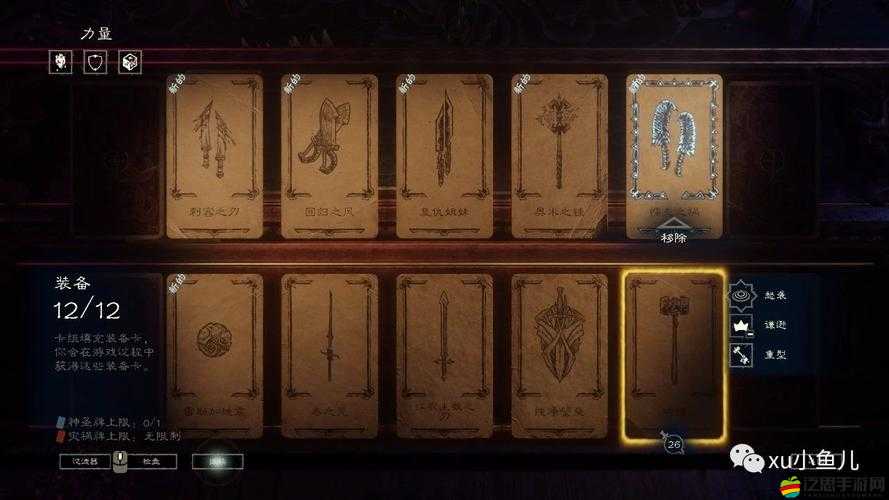Screen dimensions: 889x500
Task: Choose the round spiral shield card
Action: [x=215, y=355]
